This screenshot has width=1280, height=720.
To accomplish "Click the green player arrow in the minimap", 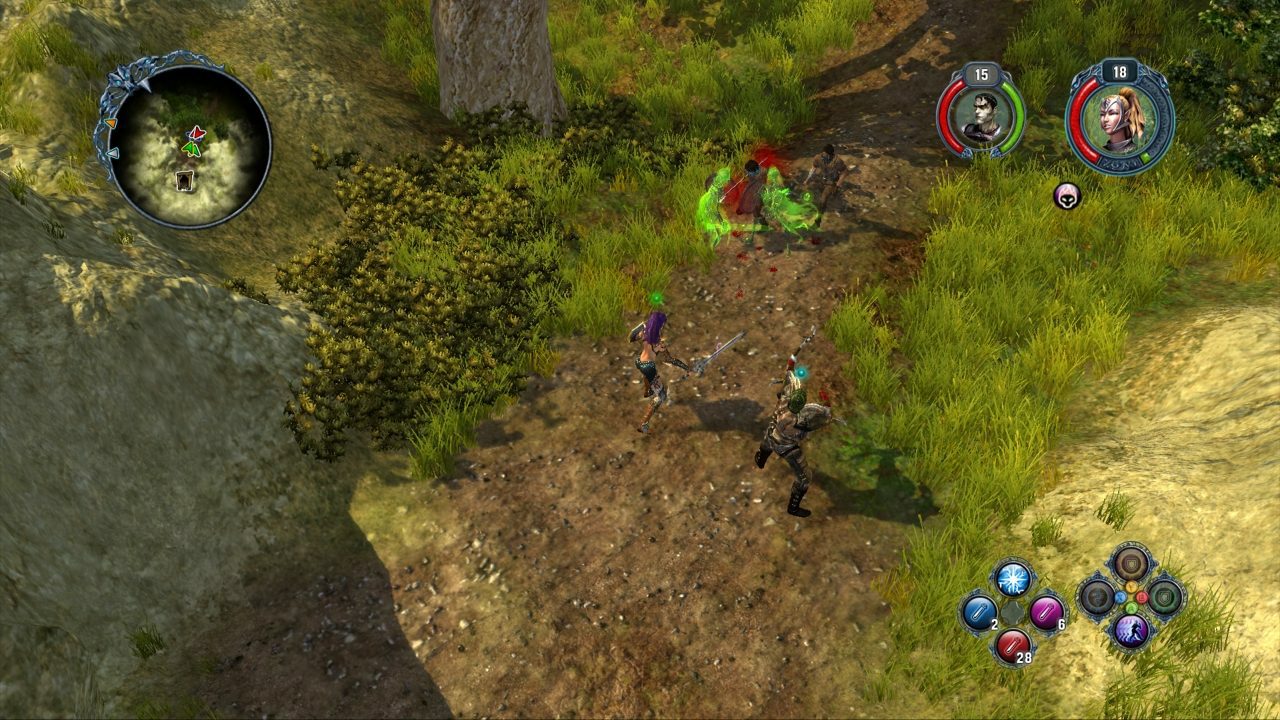I will coord(191,149).
